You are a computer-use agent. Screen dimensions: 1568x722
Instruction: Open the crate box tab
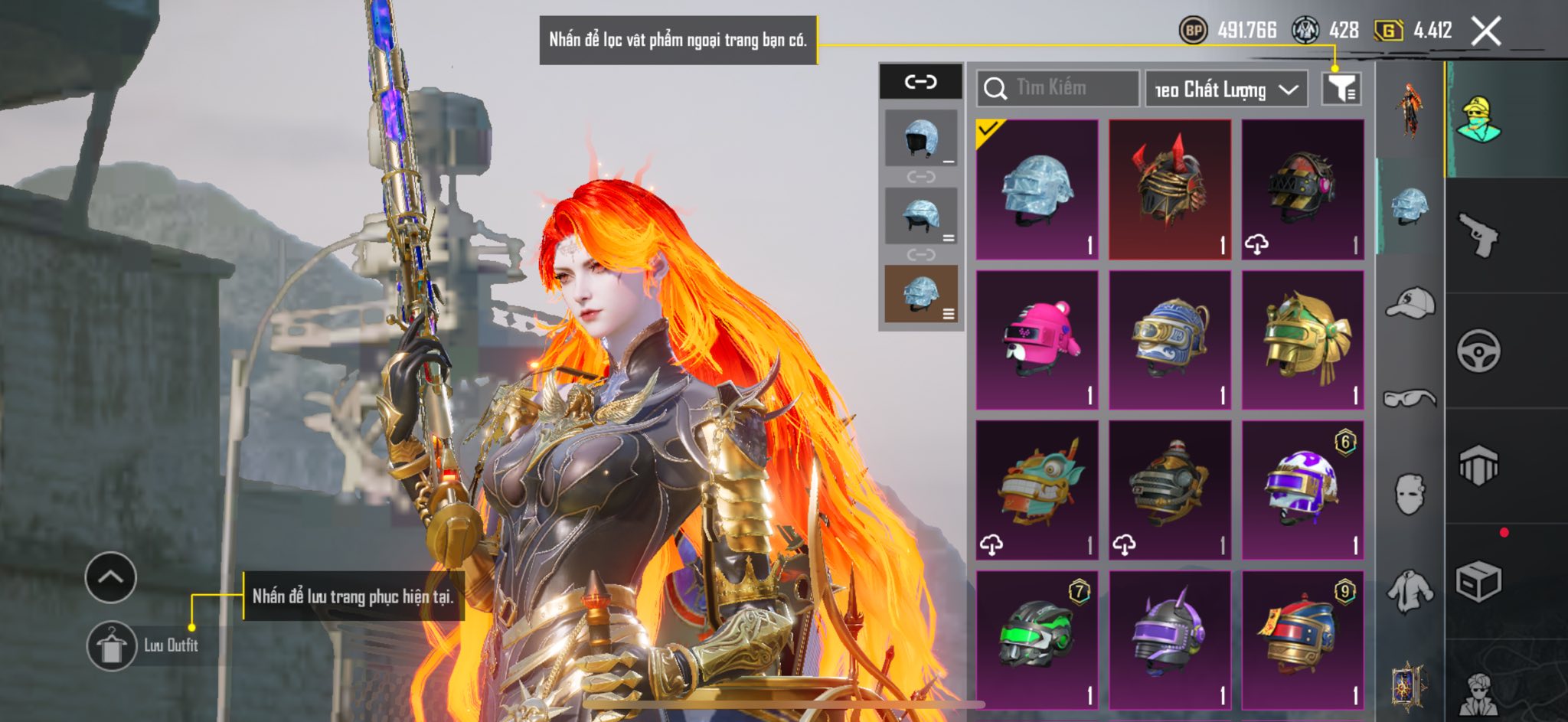[x=1478, y=582]
